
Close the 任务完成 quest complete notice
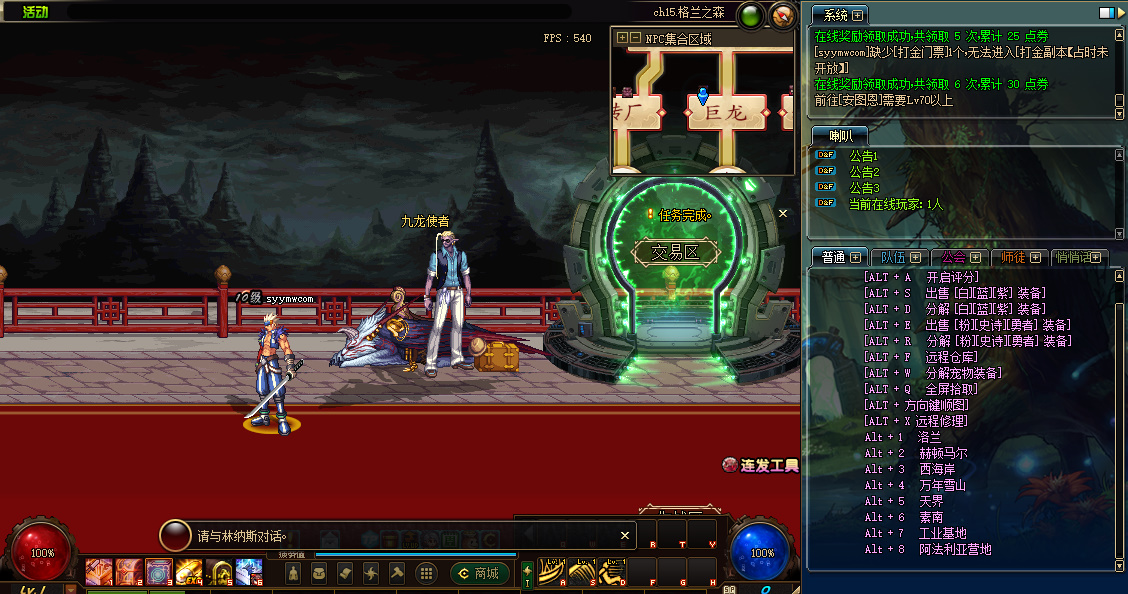tap(783, 213)
